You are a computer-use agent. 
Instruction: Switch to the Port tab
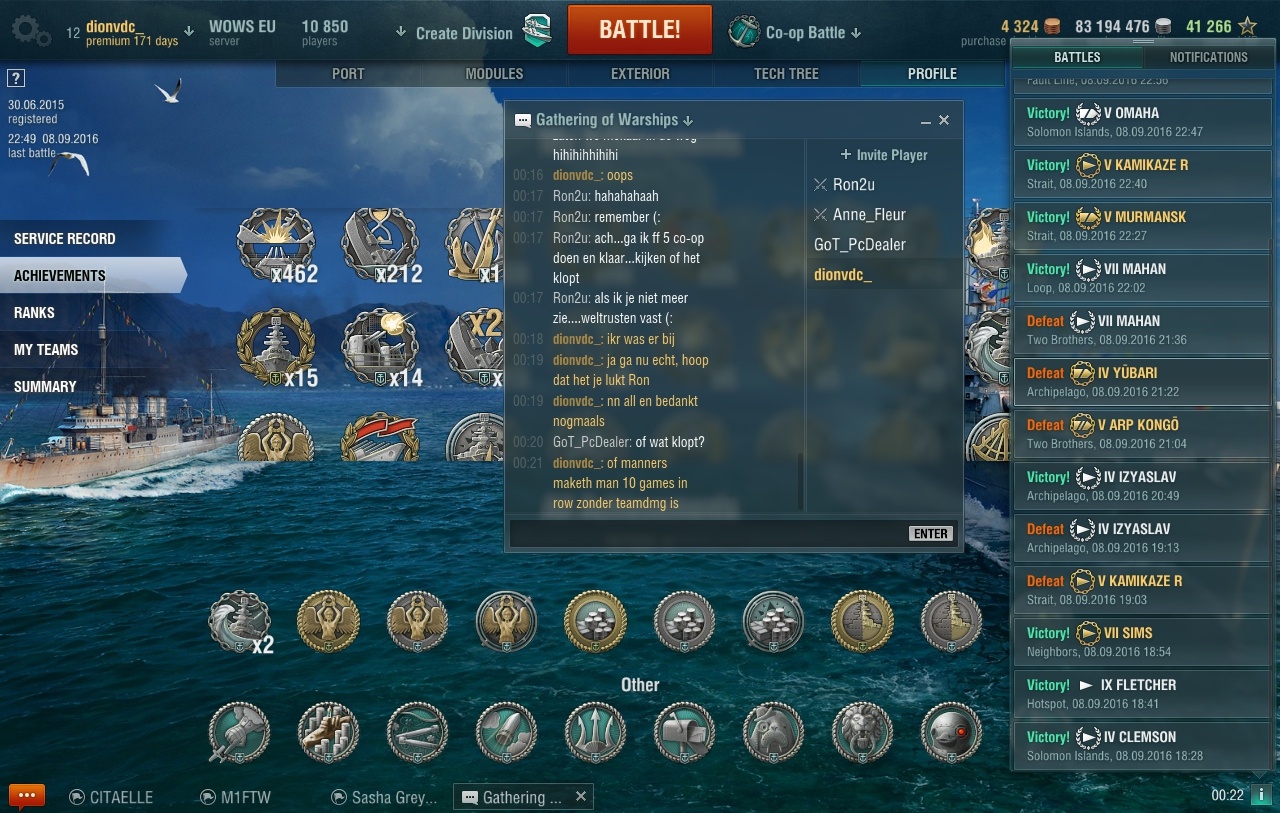348,74
